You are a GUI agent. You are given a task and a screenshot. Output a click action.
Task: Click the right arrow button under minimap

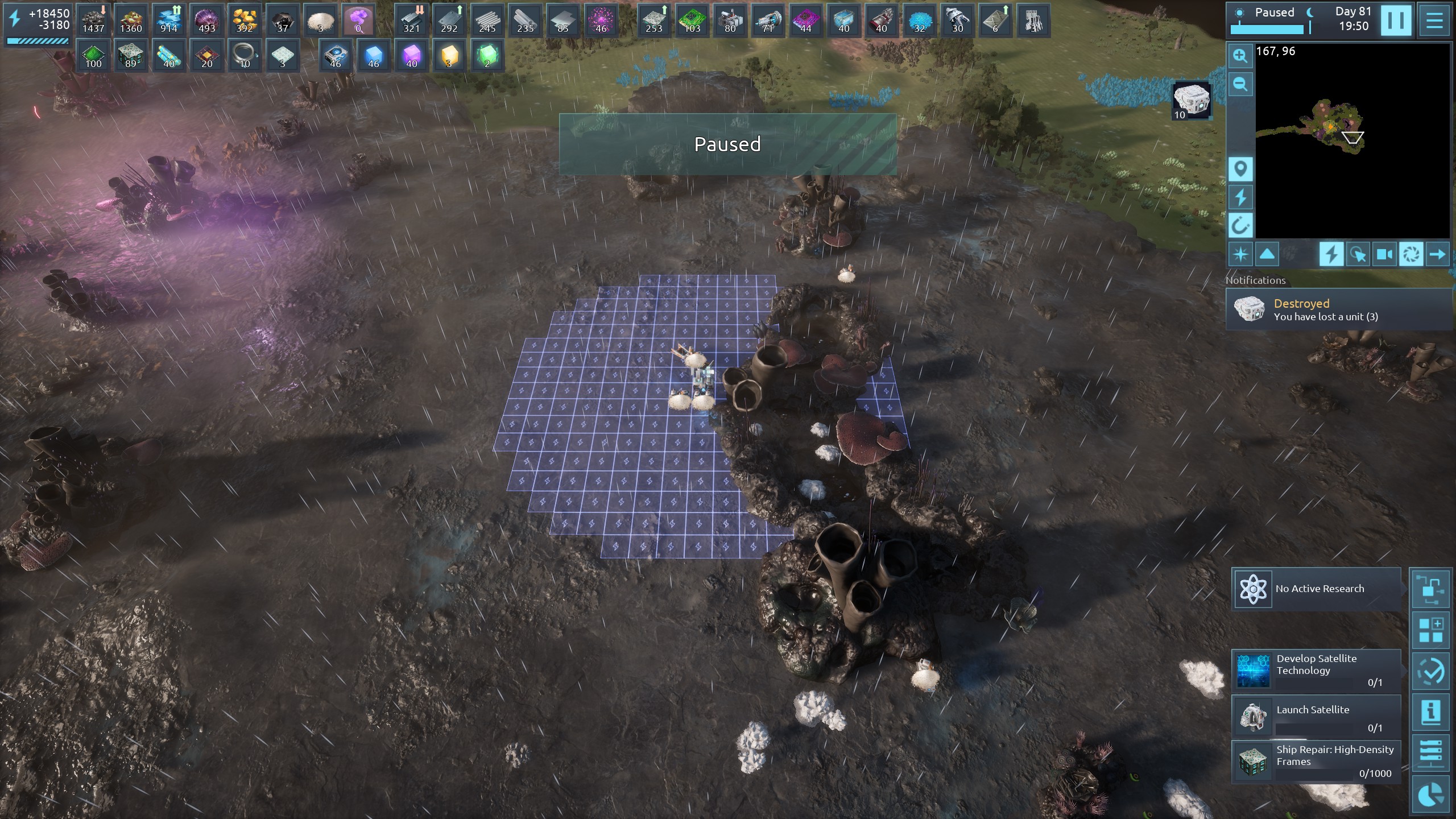(x=1437, y=254)
